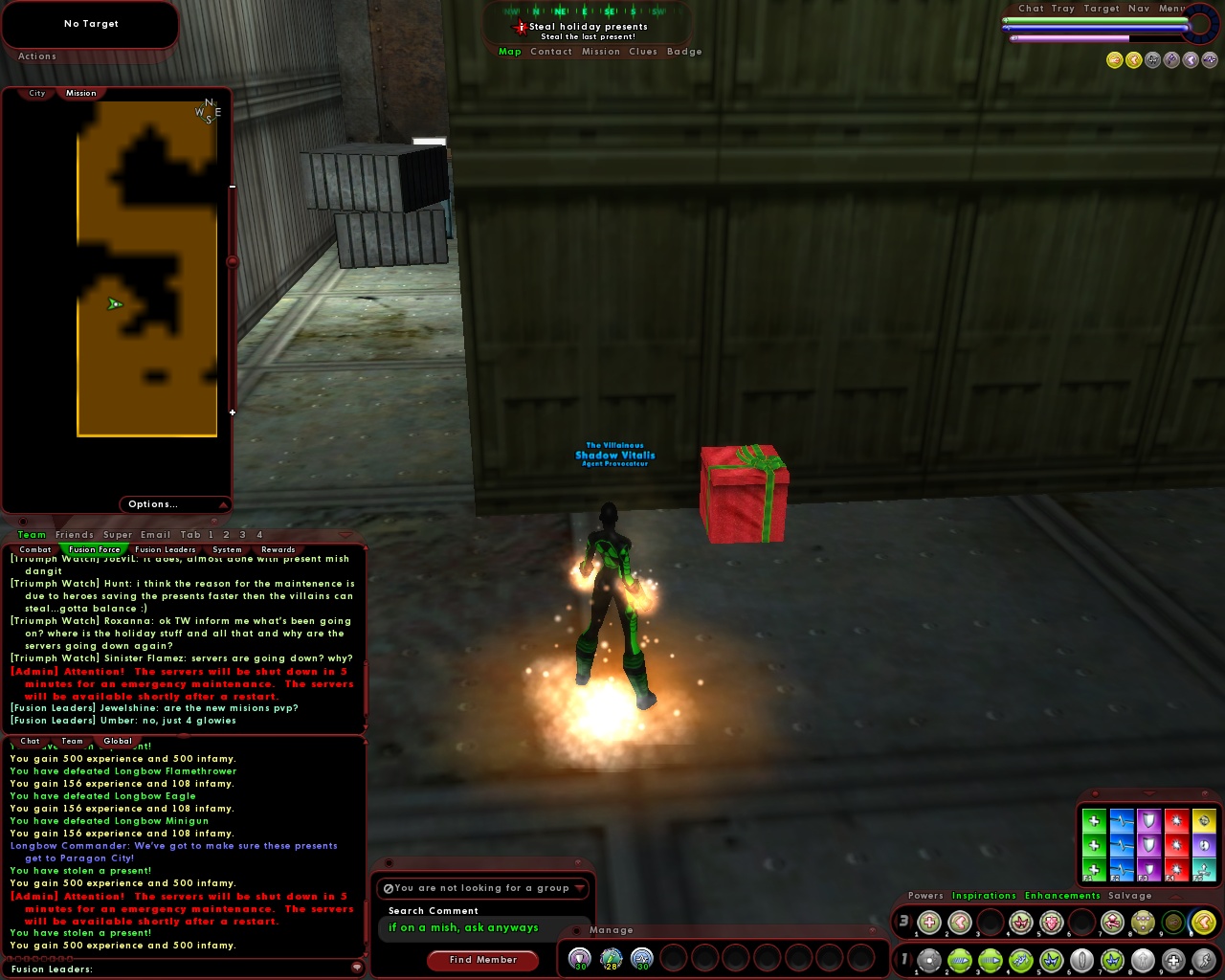Collapse the Powers window with its top arrow

pos(1175,896)
